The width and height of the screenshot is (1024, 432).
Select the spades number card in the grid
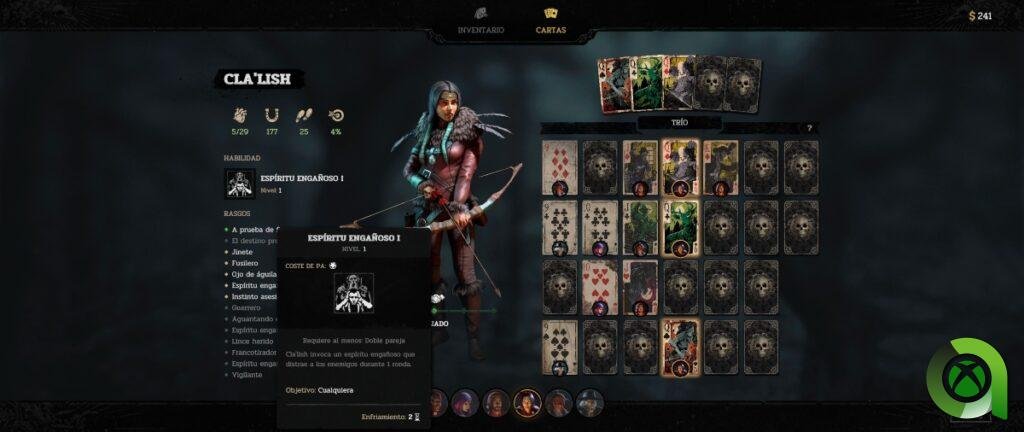[559, 346]
